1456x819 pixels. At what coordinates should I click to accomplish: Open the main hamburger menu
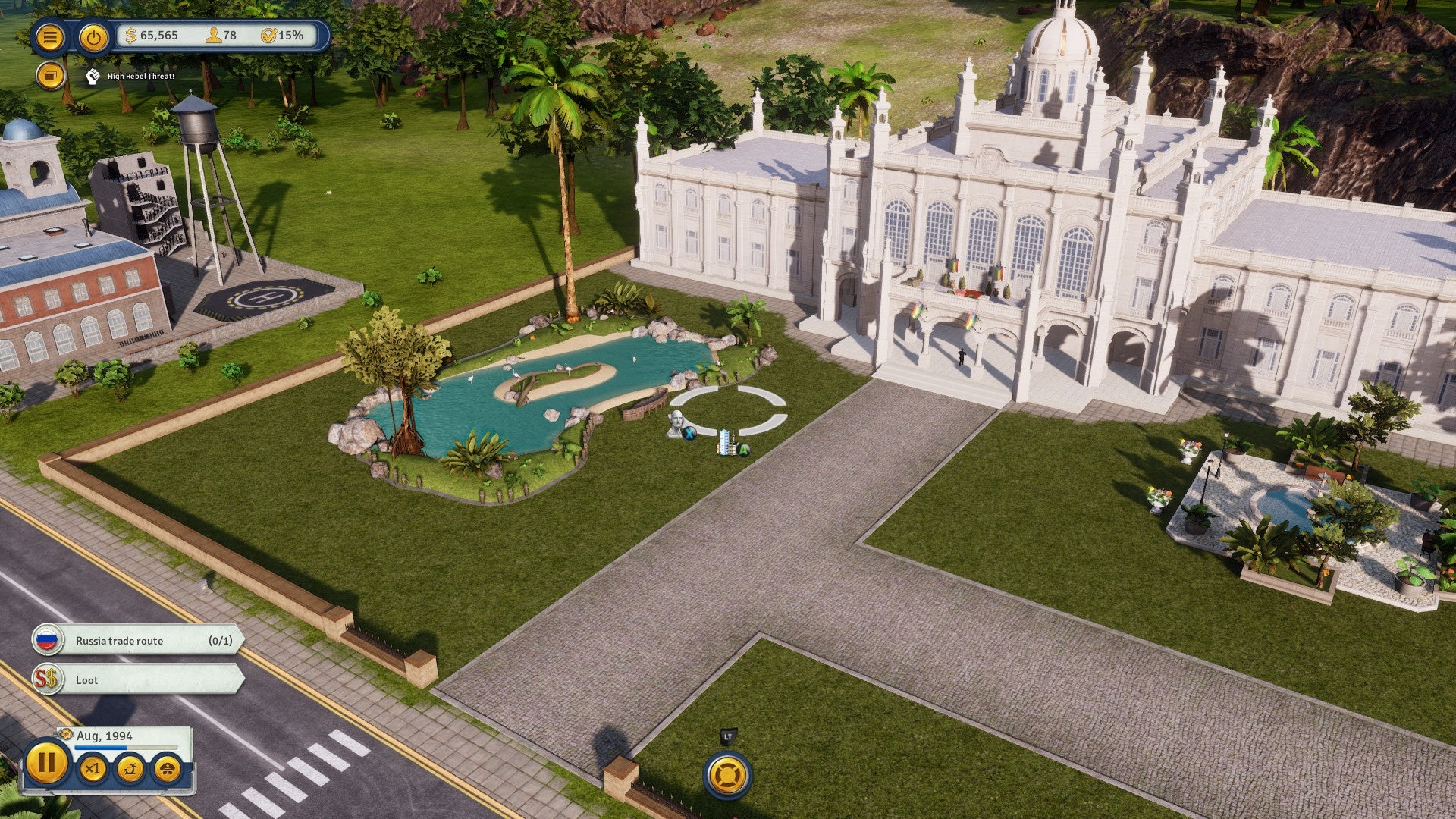click(49, 36)
